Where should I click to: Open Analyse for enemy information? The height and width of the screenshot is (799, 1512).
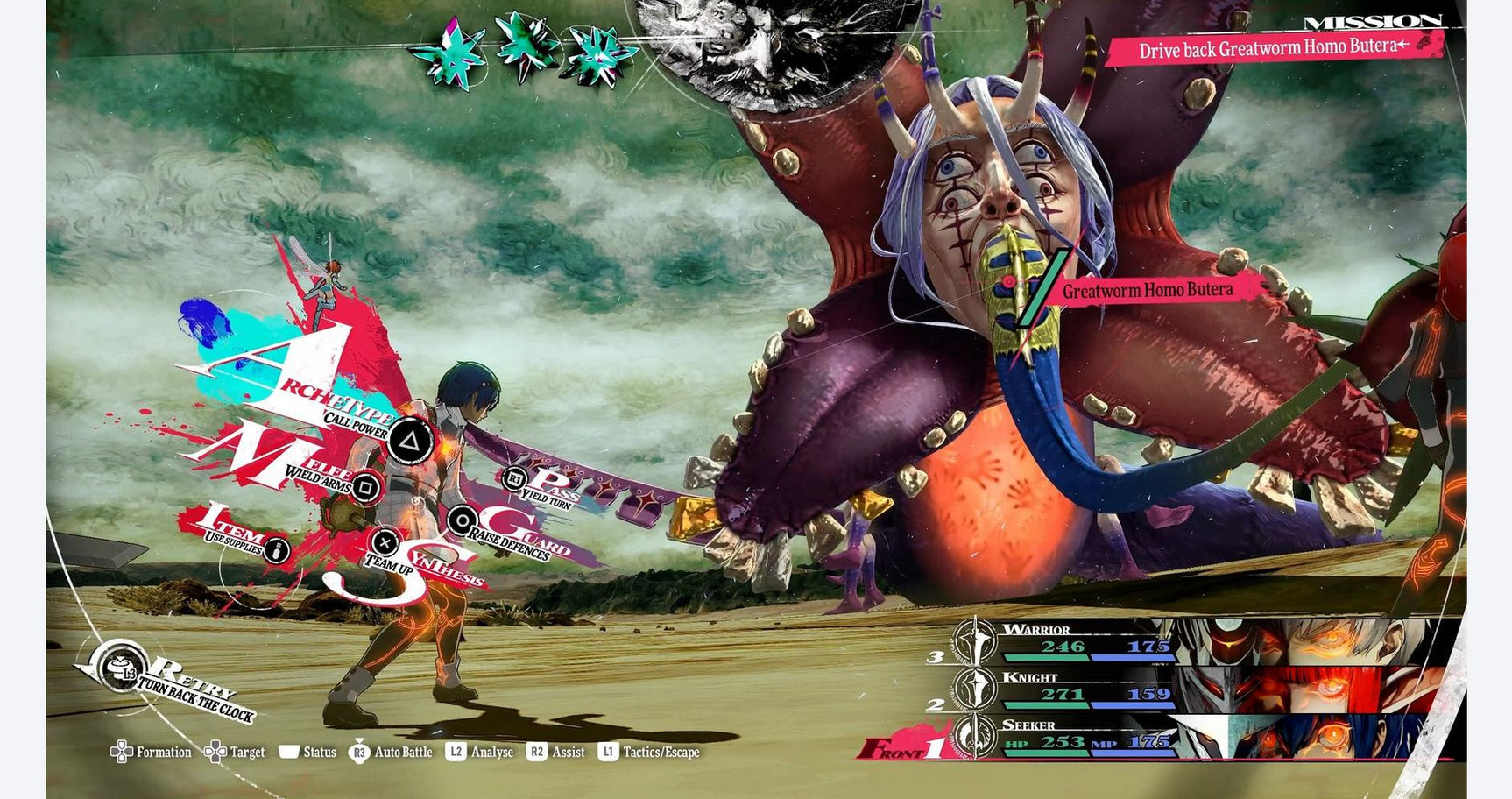(x=480, y=752)
